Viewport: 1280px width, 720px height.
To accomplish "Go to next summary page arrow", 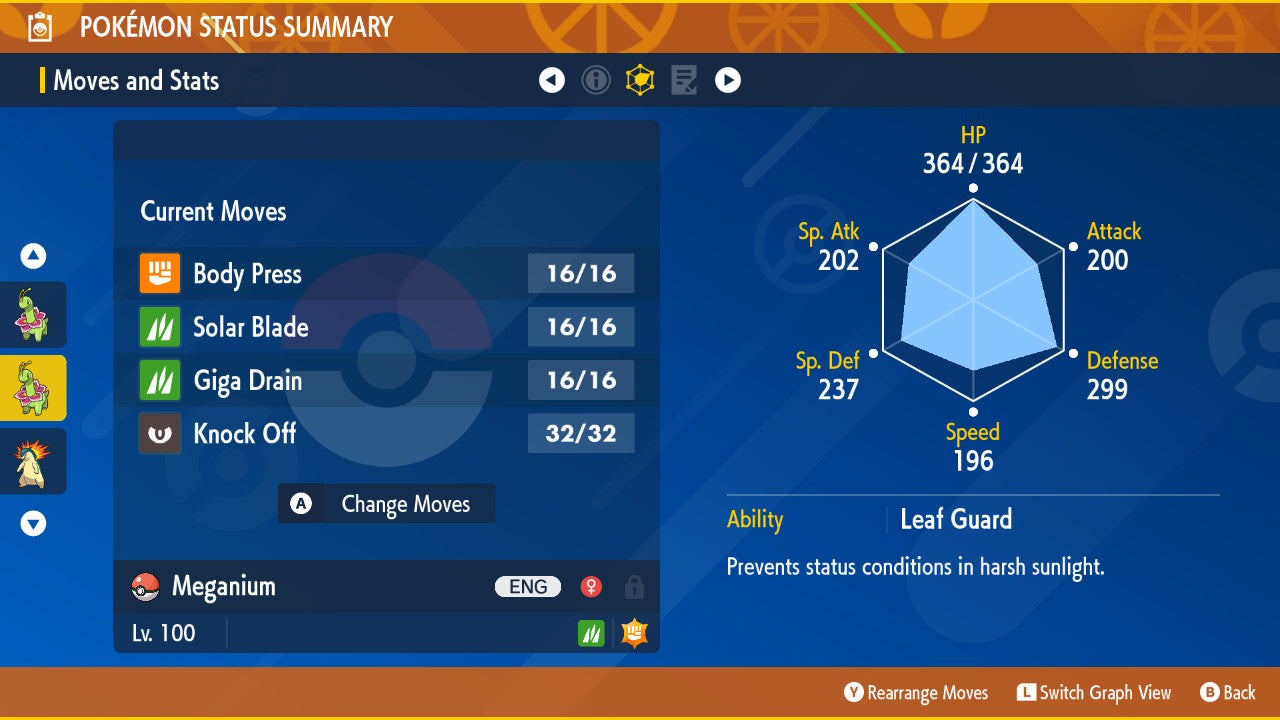I will point(728,80).
